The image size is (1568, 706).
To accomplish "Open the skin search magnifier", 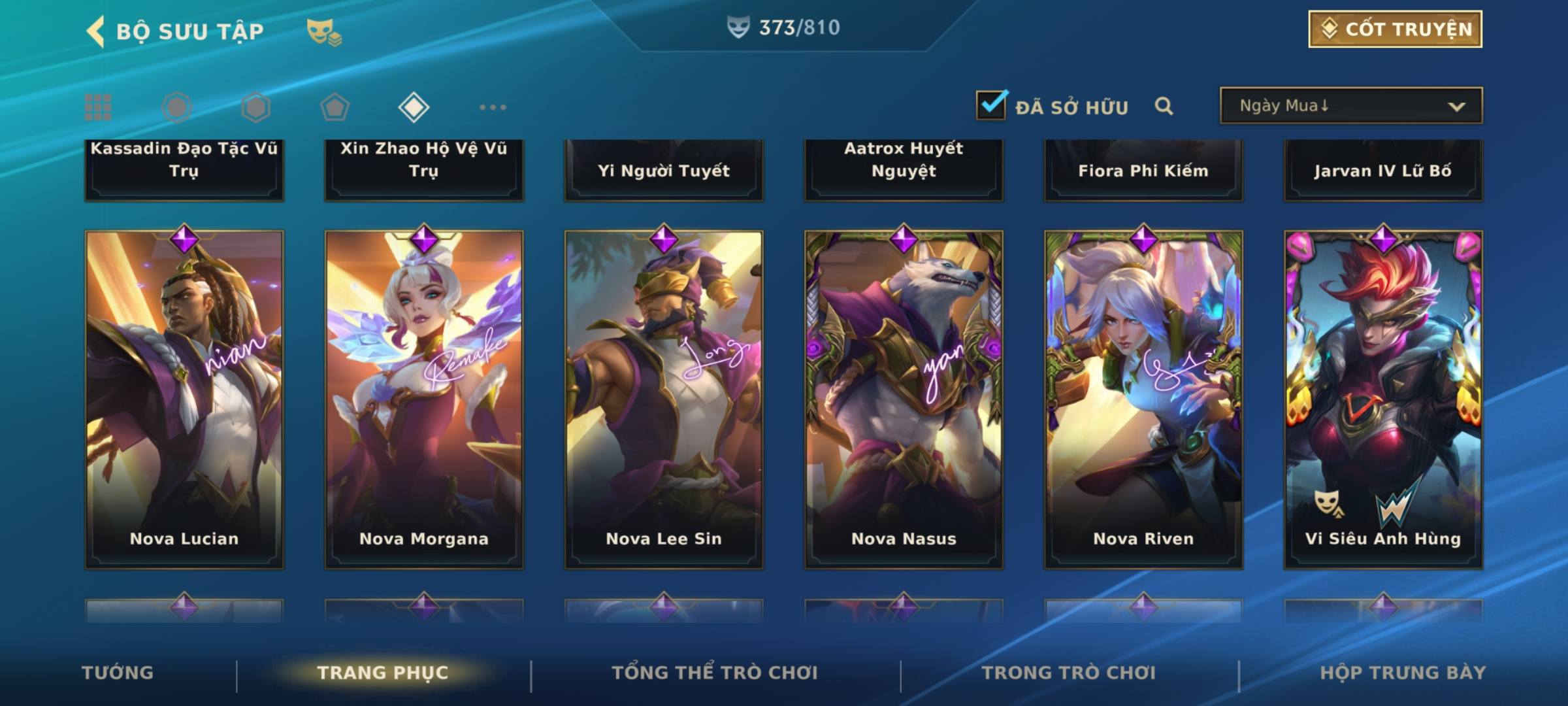I will tap(1164, 106).
